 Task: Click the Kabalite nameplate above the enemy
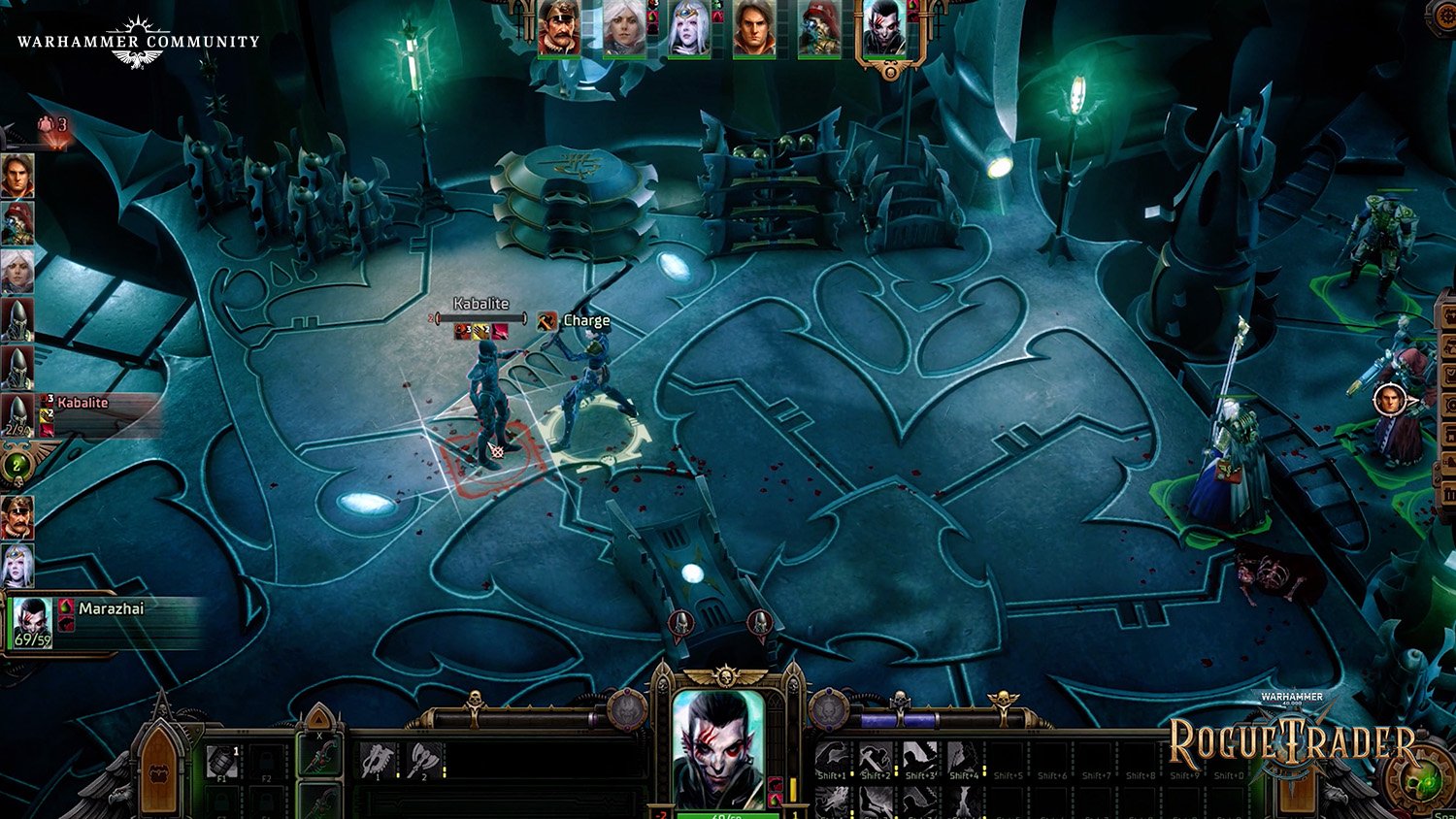tap(480, 303)
